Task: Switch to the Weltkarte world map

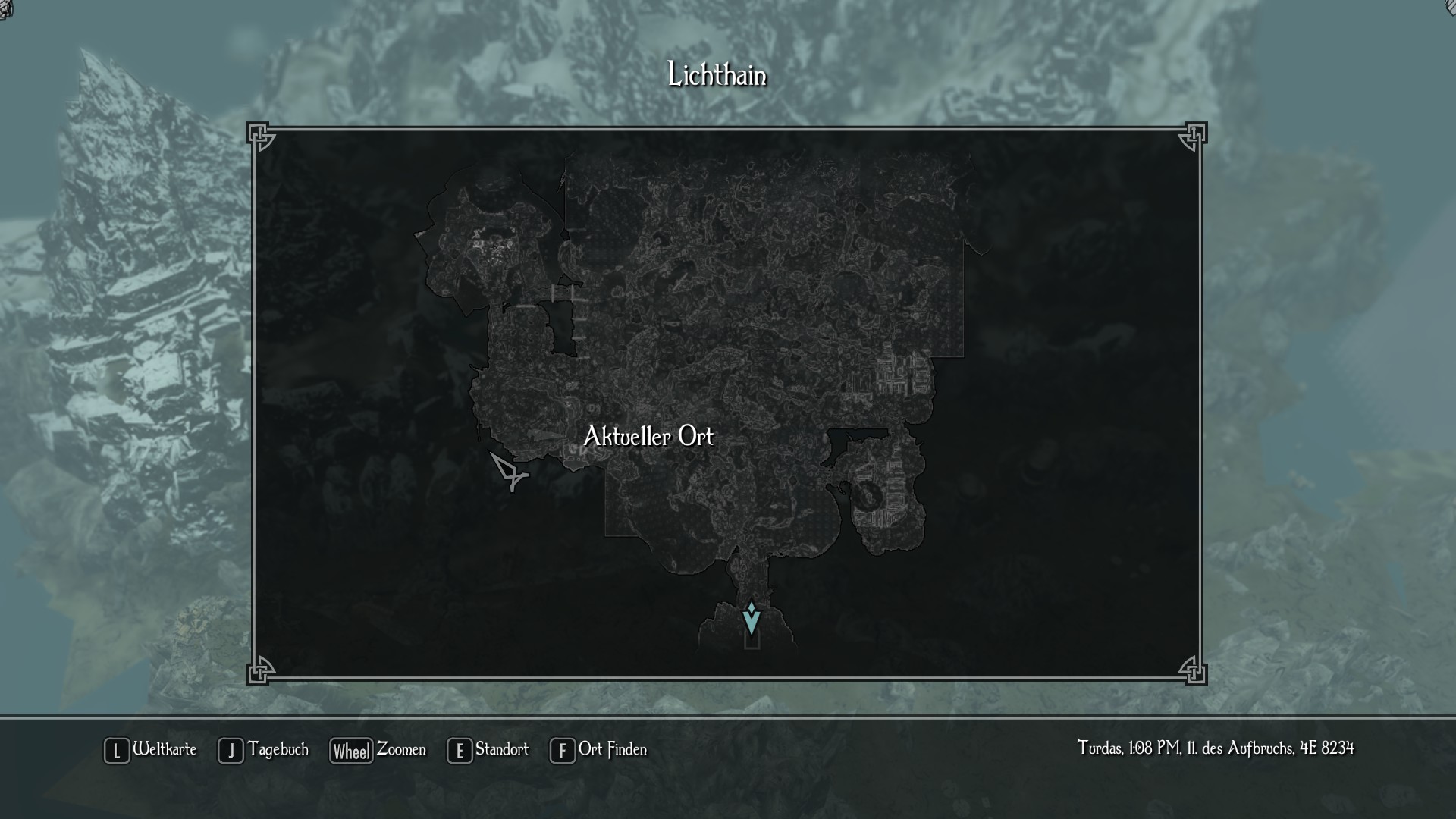Action: point(151,750)
